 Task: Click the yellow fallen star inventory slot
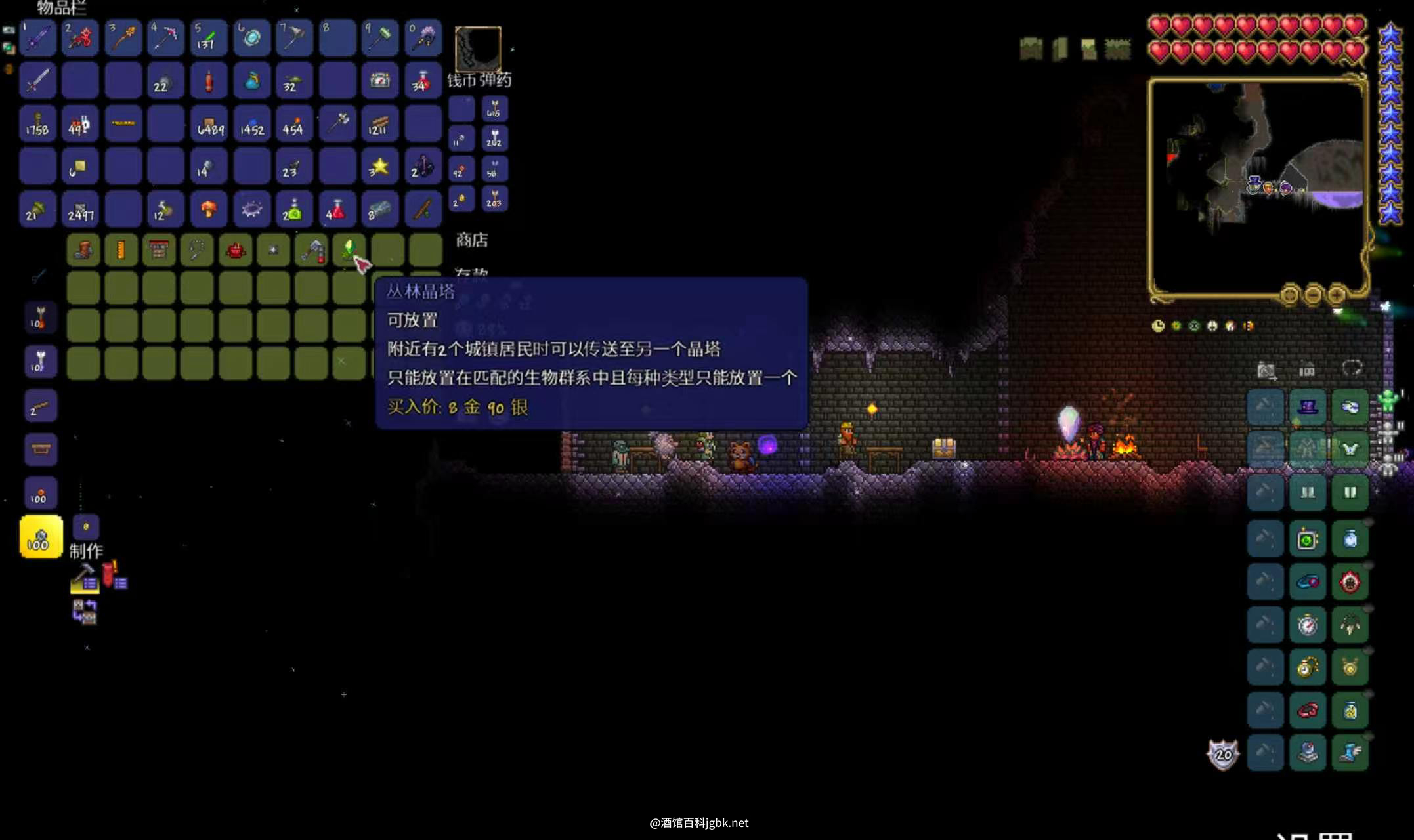click(x=380, y=167)
